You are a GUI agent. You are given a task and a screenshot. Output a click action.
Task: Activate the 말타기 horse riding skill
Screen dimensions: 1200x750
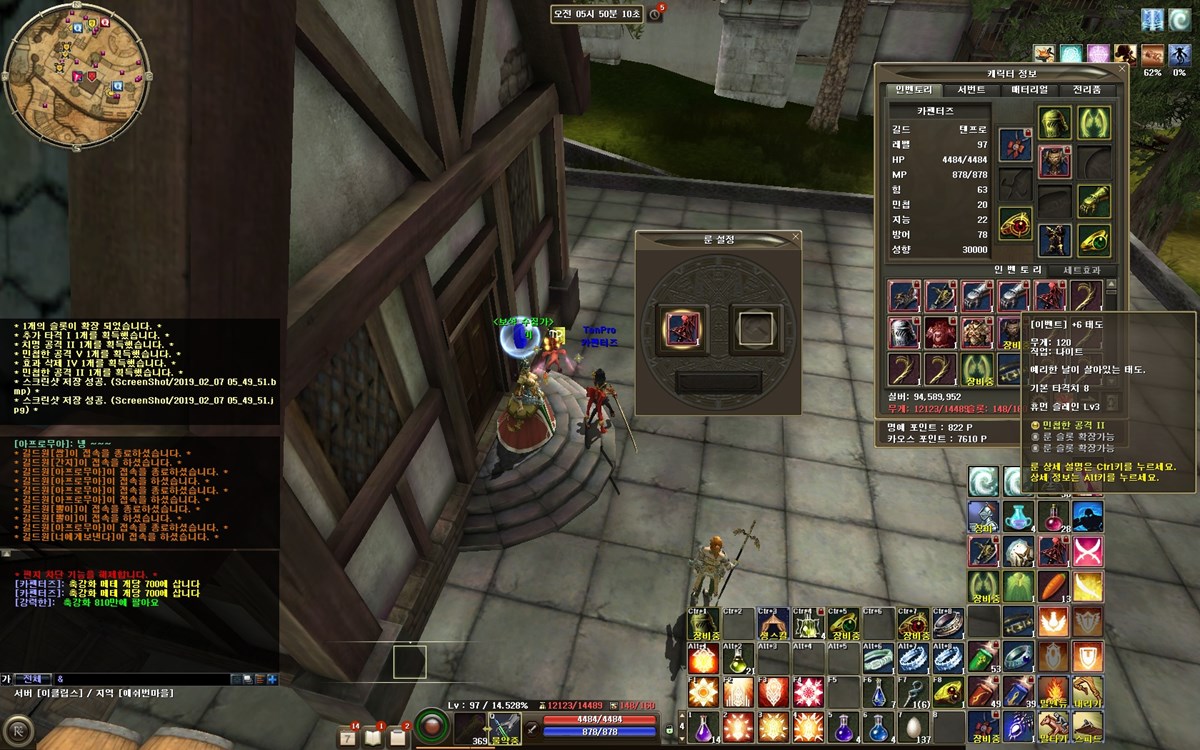[1052, 725]
